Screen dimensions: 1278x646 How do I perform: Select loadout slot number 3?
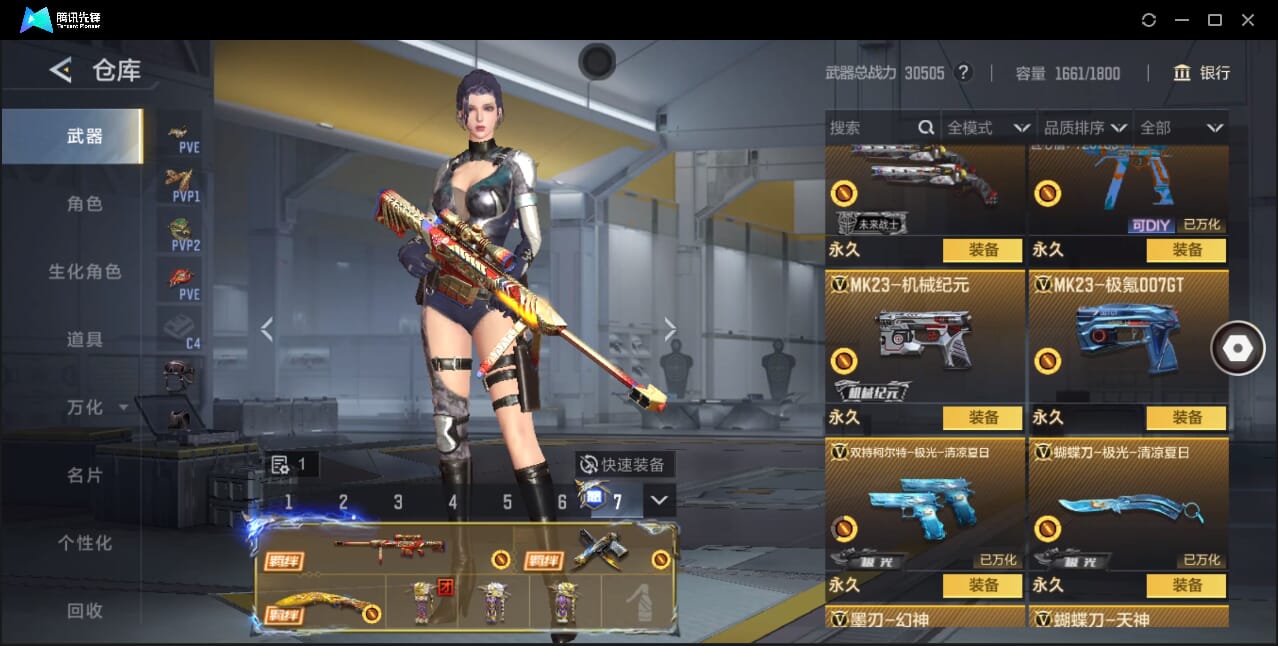tap(398, 502)
